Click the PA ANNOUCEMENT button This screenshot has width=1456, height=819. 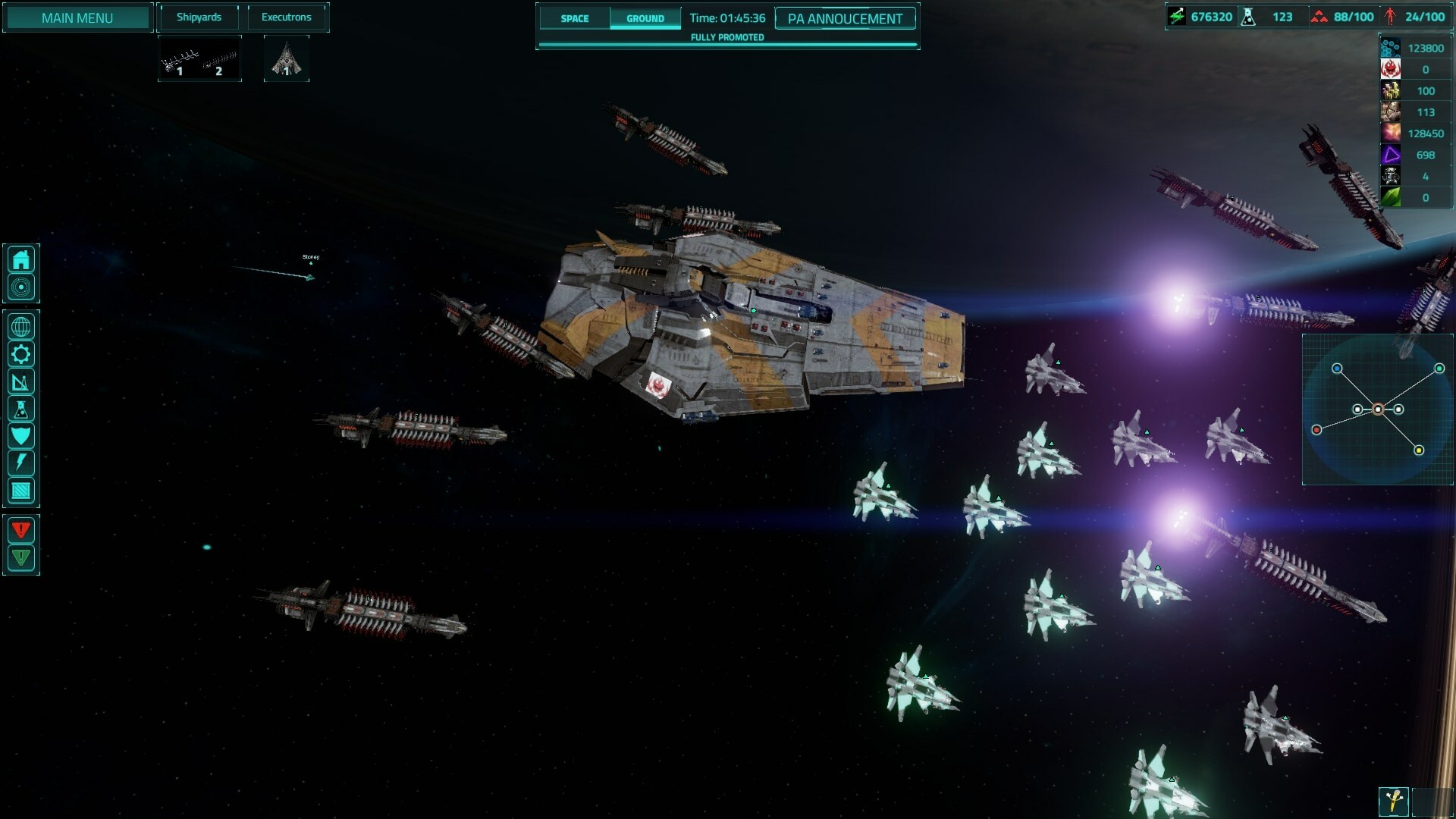point(844,20)
